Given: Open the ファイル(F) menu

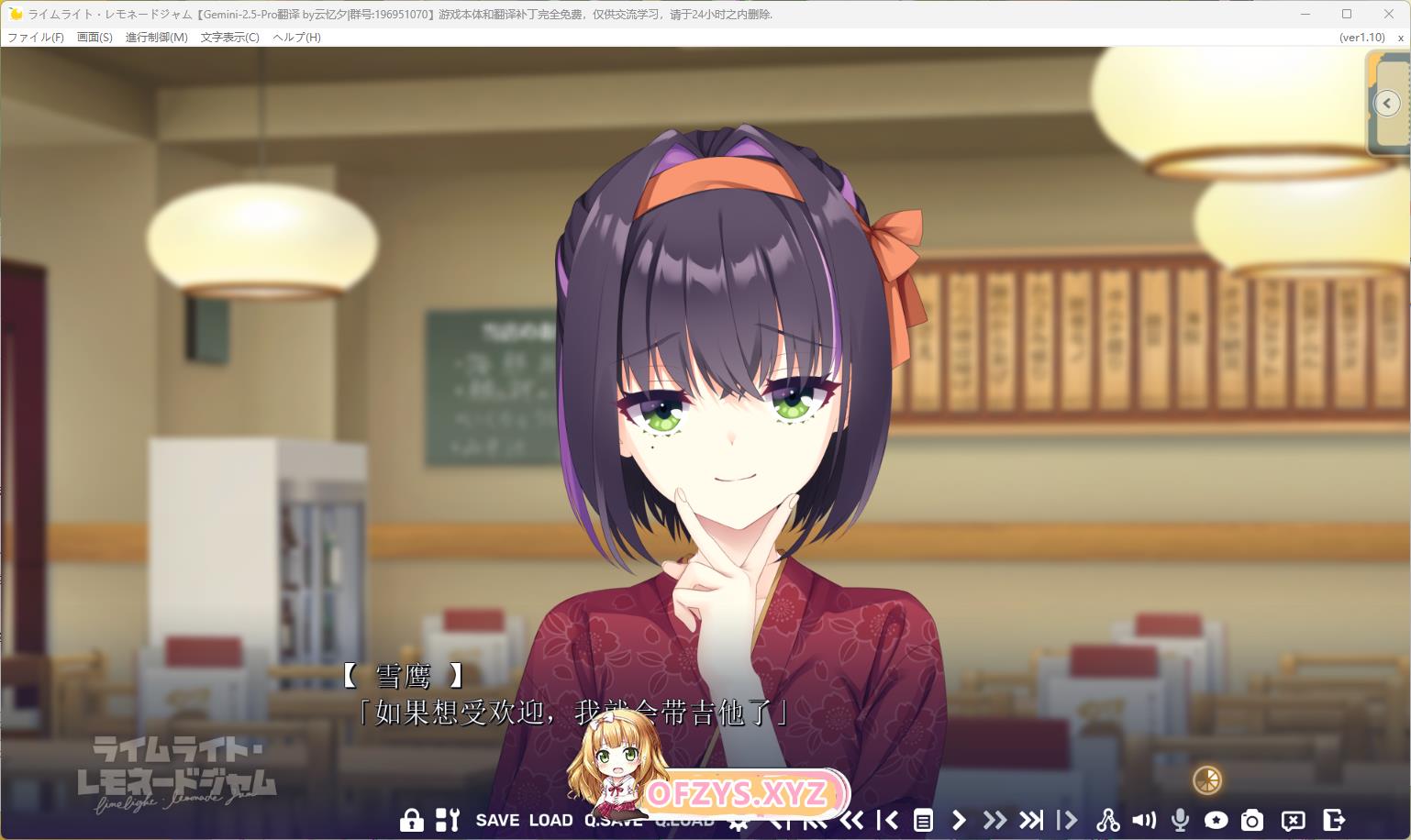Looking at the screenshot, I should tap(36, 38).
